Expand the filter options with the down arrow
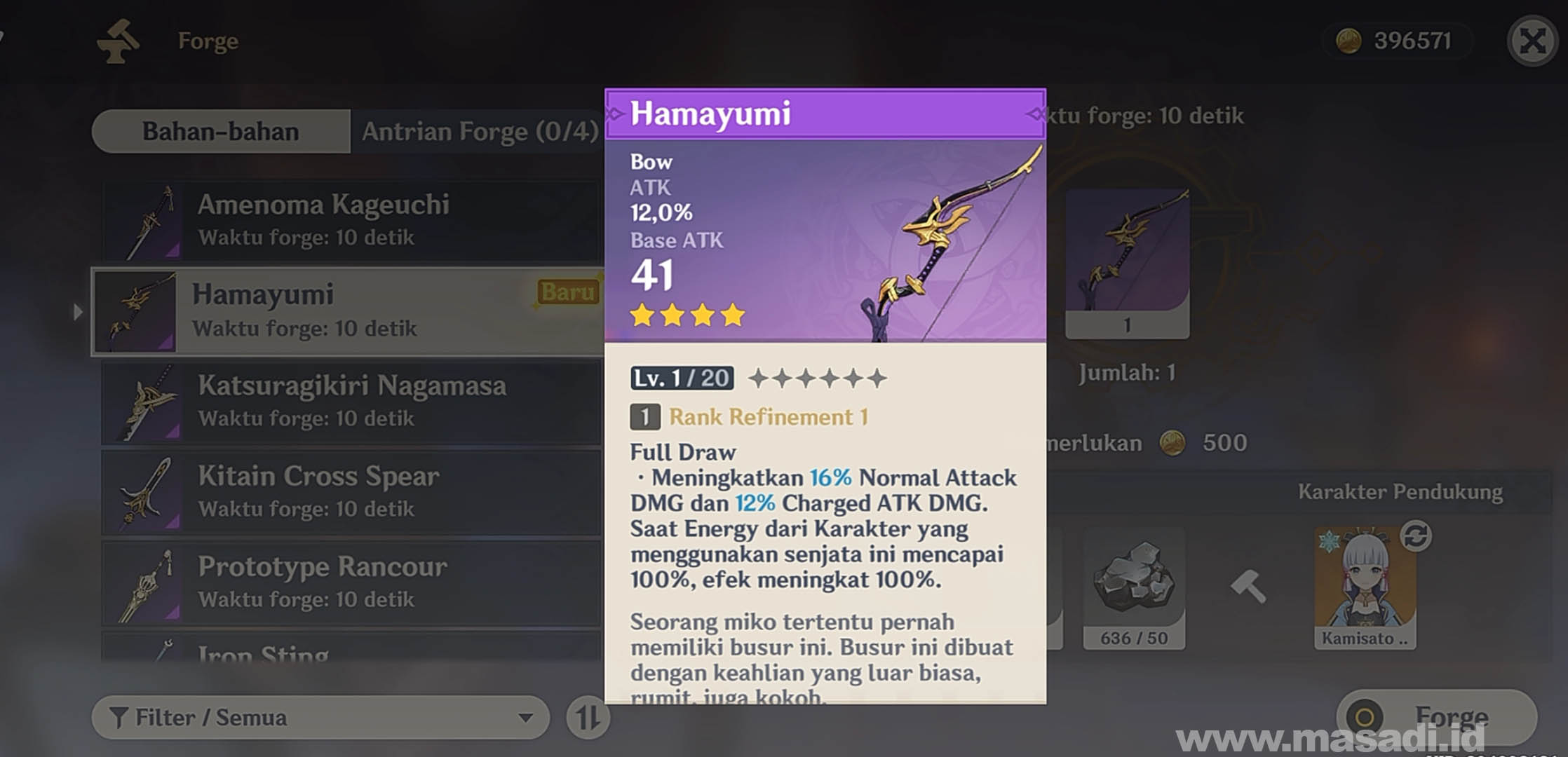 (x=523, y=718)
